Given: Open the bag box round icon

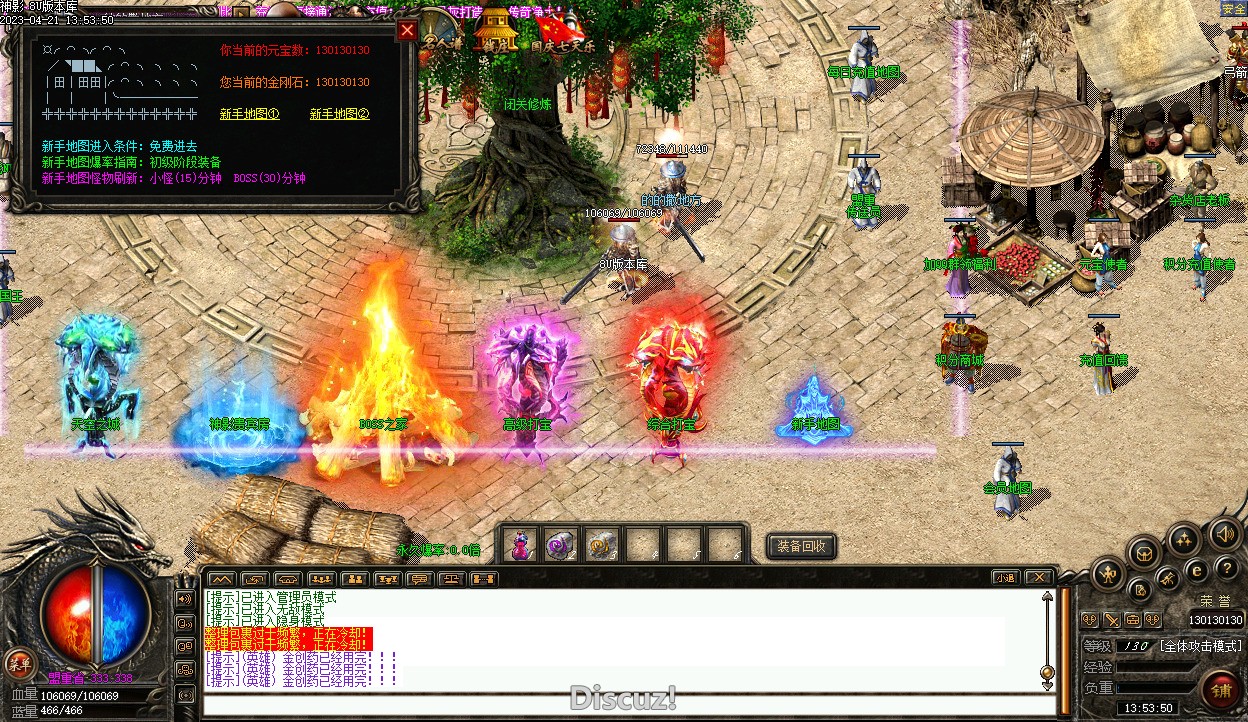Looking at the screenshot, I should (1144, 551).
